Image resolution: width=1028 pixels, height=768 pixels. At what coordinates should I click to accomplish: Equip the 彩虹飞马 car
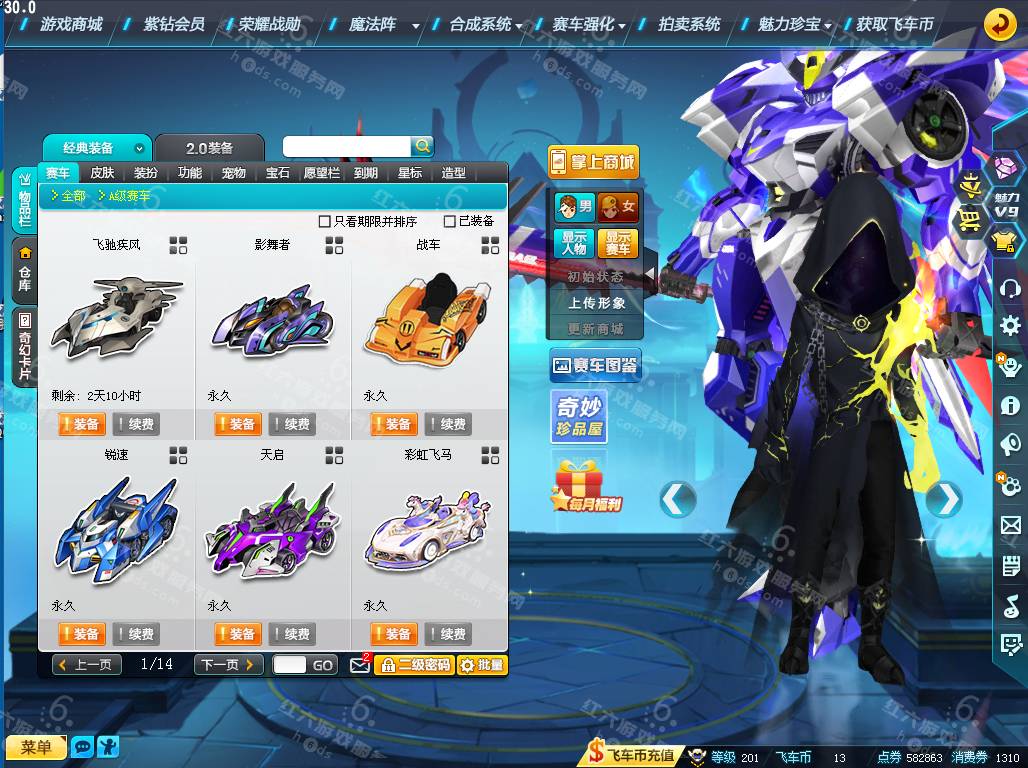tap(393, 634)
